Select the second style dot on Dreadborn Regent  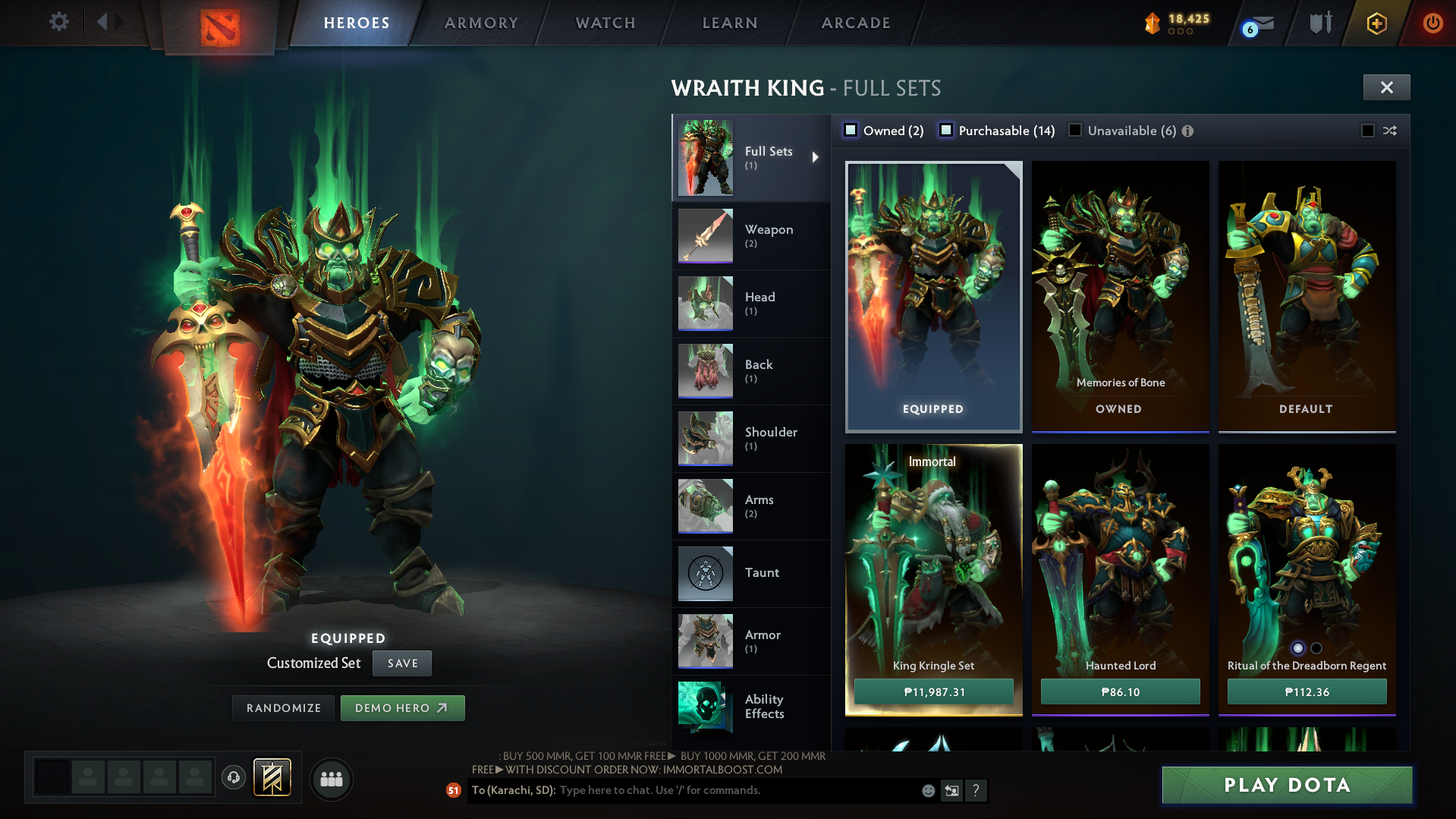1316,647
